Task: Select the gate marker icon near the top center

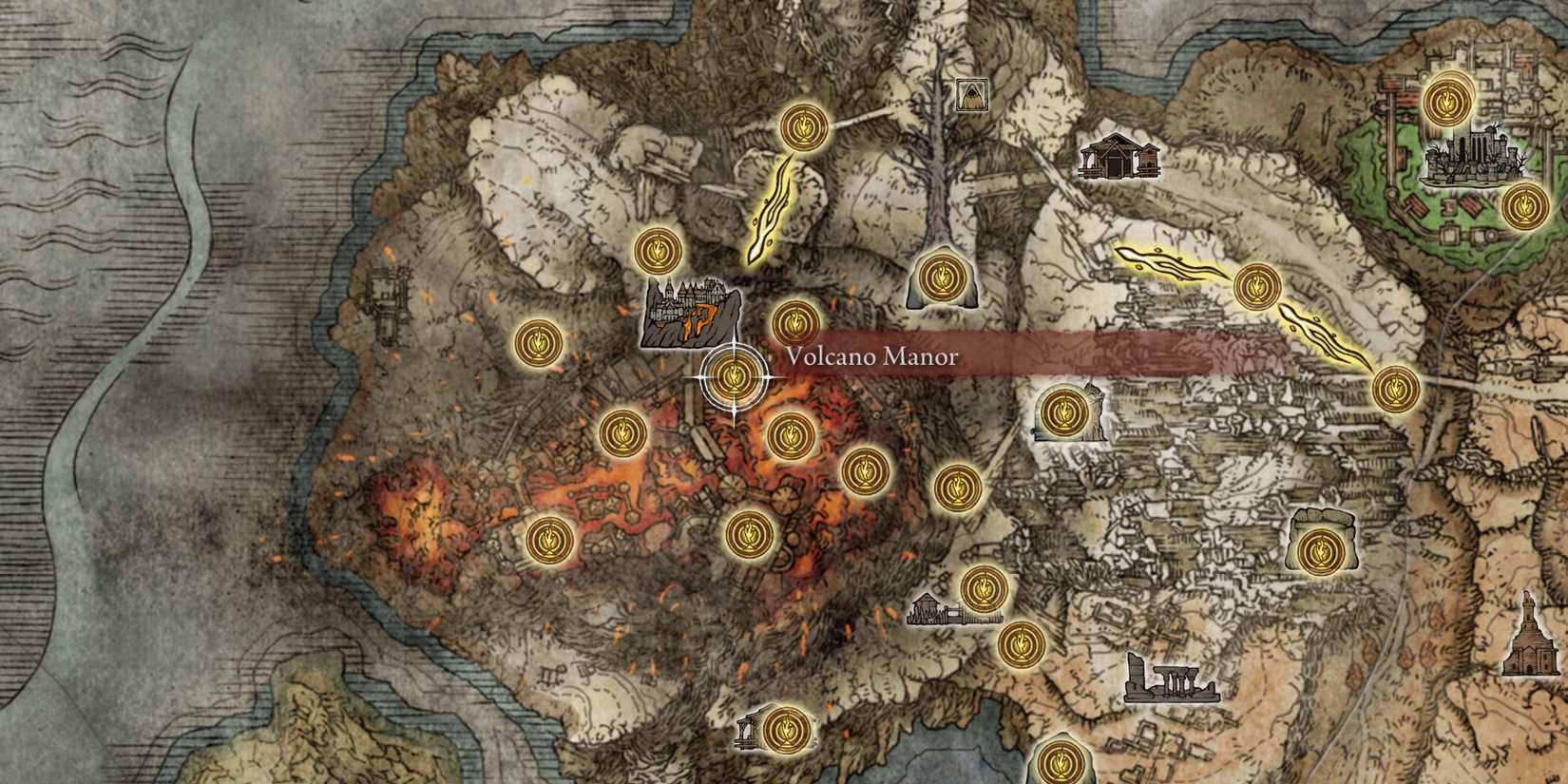Action: (969, 95)
